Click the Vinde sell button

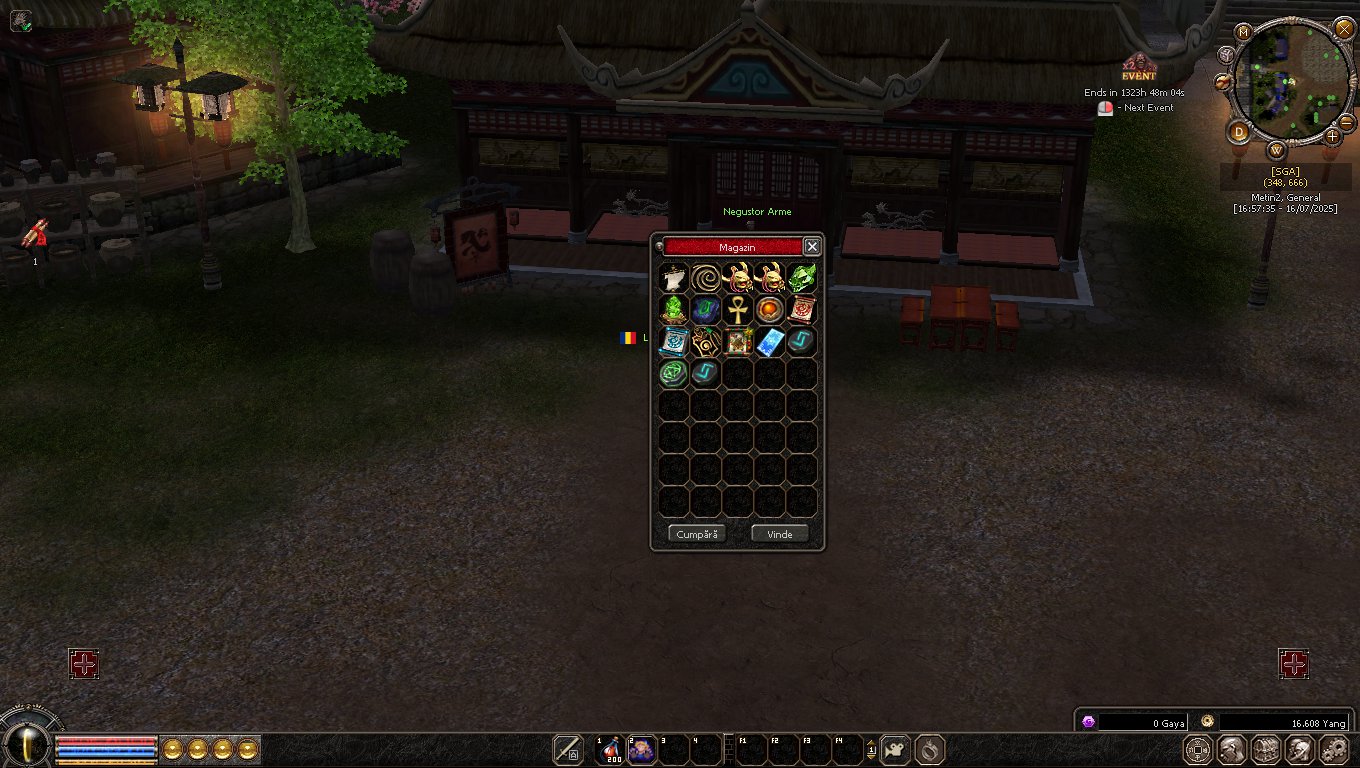(x=779, y=534)
